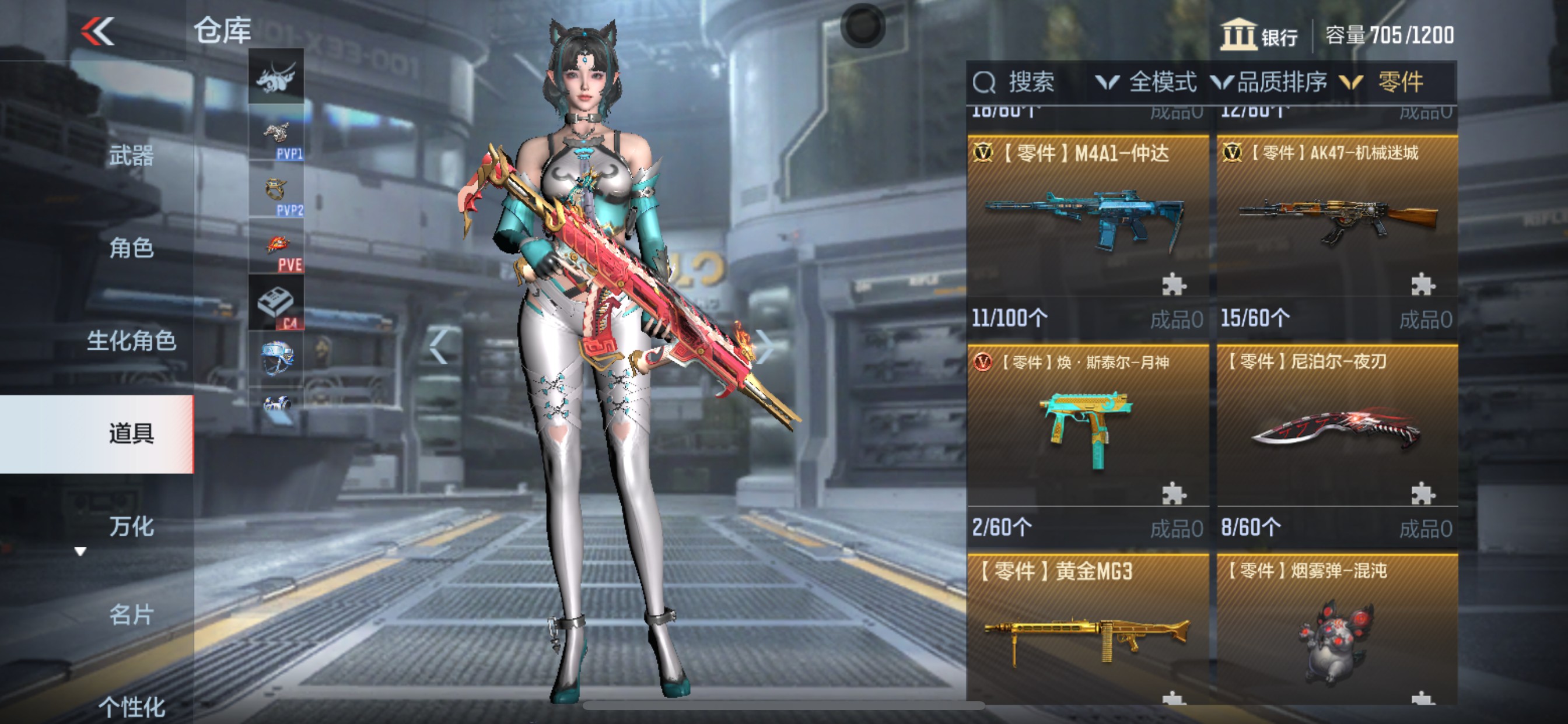Open the 角色 category
The height and width of the screenshot is (724, 1568).
pos(131,248)
